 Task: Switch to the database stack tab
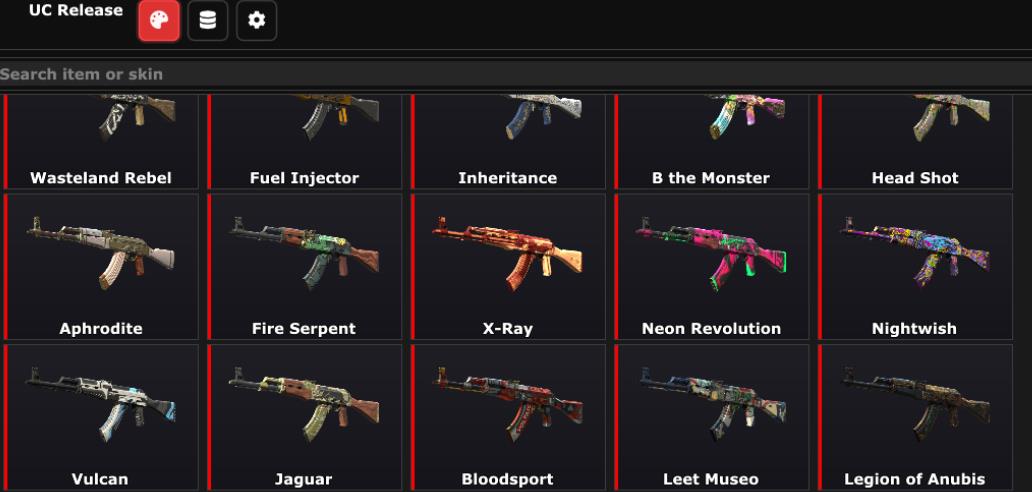(208, 21)
